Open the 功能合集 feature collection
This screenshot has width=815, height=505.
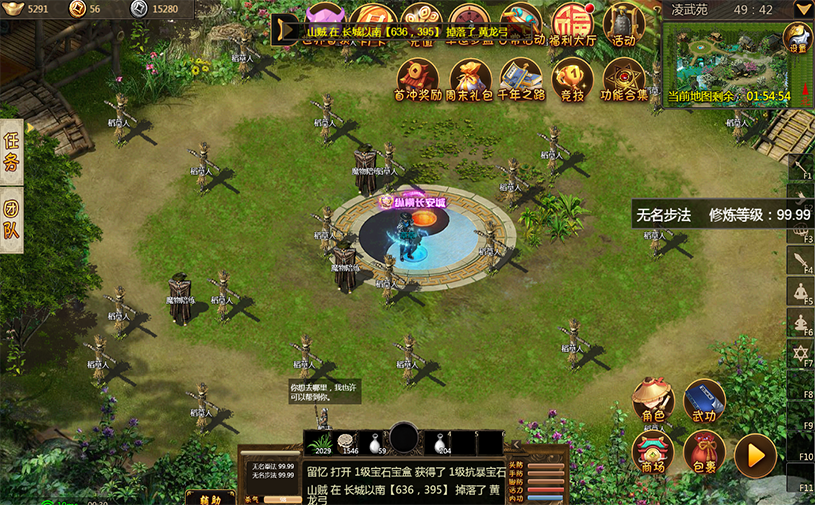(624, 78)
